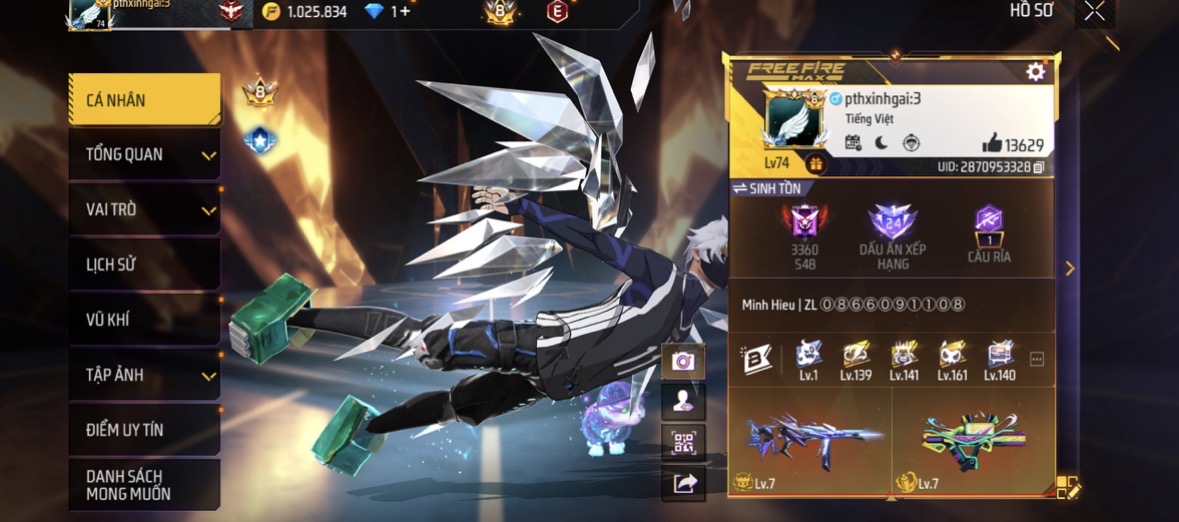Switch to the VŨ KHÍ weapons tab
The image size is (1179, 522).
click(x=144, y=320)
